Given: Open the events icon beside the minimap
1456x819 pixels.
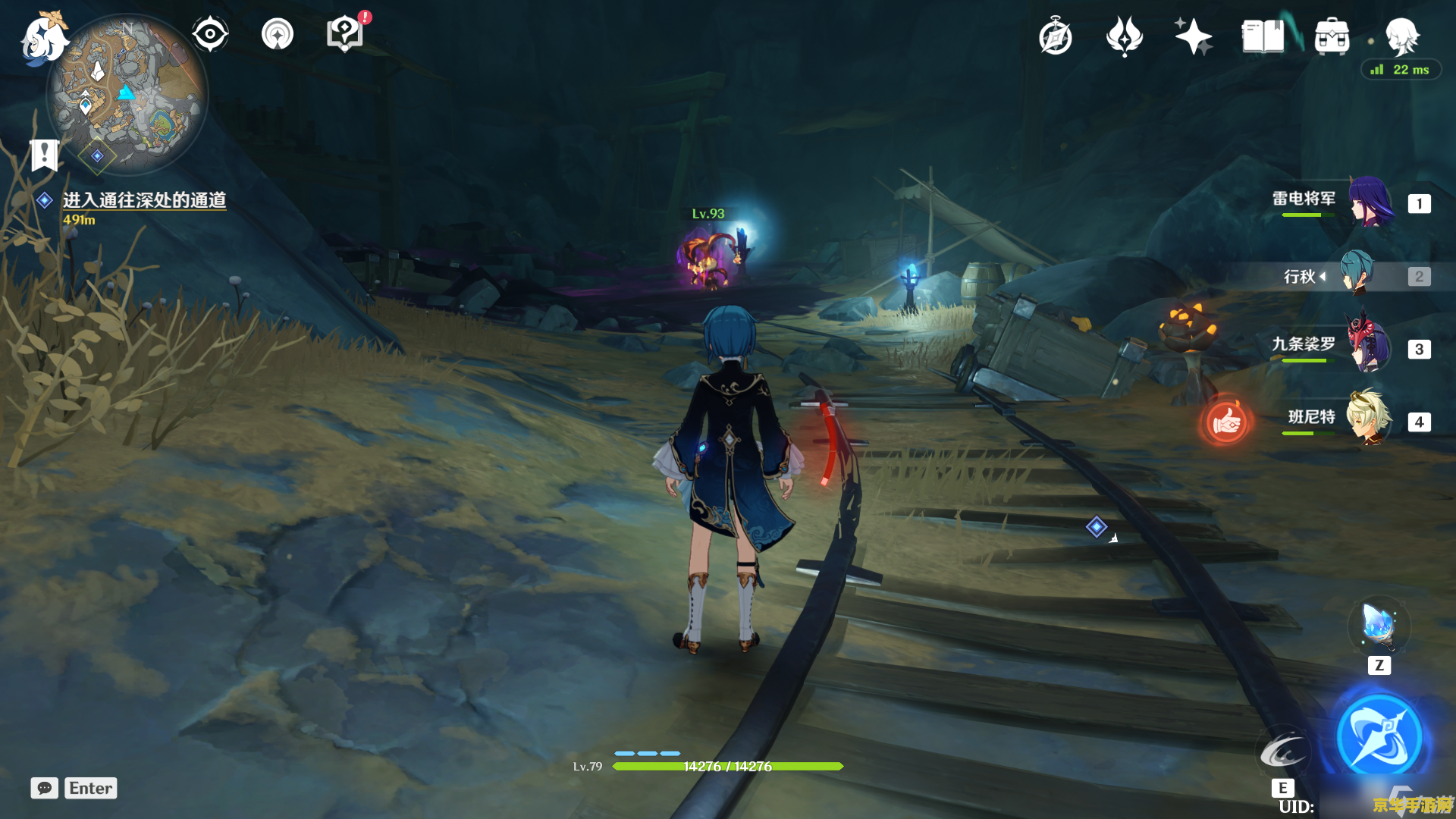Looking at the screenshot, I should coord(278,34).
